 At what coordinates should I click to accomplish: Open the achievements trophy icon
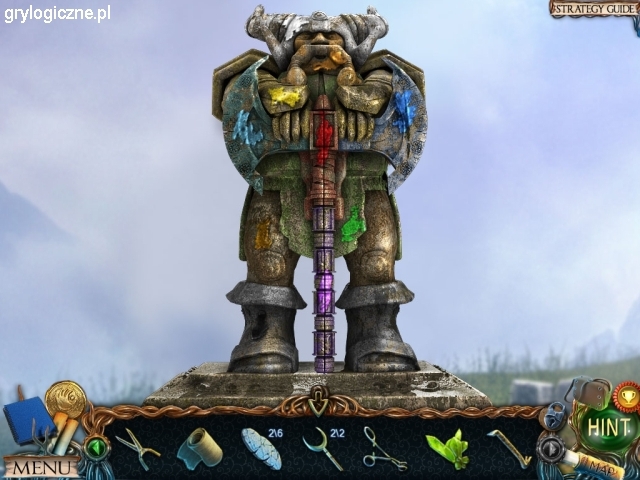coord(628,393)
